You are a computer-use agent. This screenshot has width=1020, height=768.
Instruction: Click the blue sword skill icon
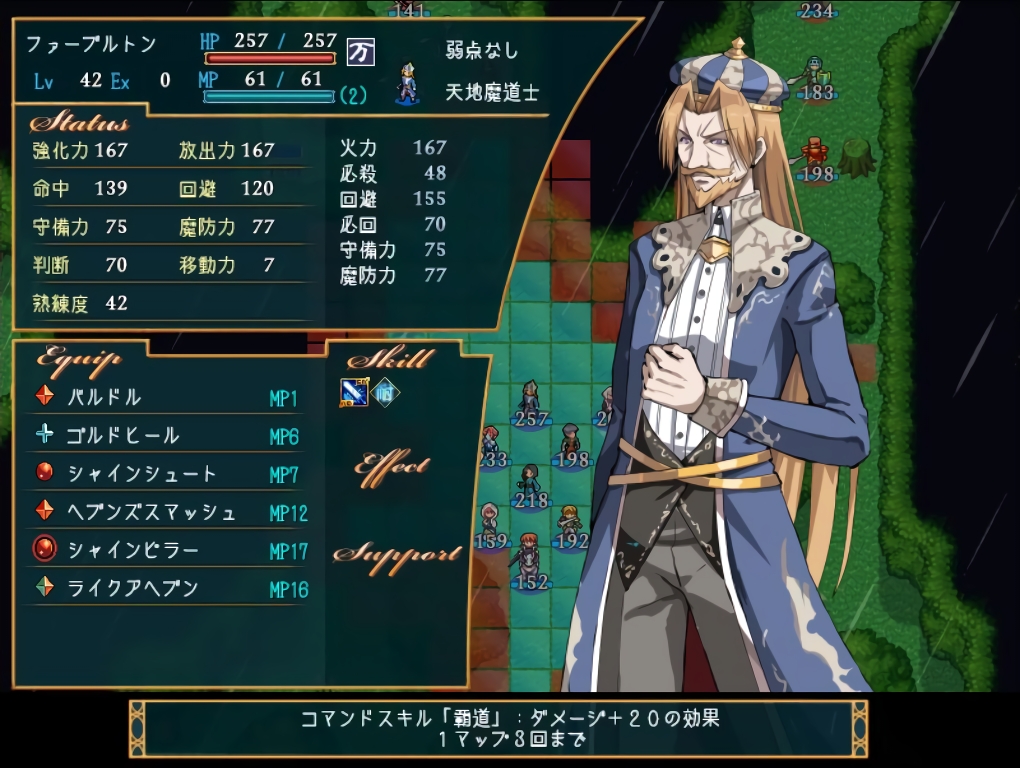(x=354, y=392)
